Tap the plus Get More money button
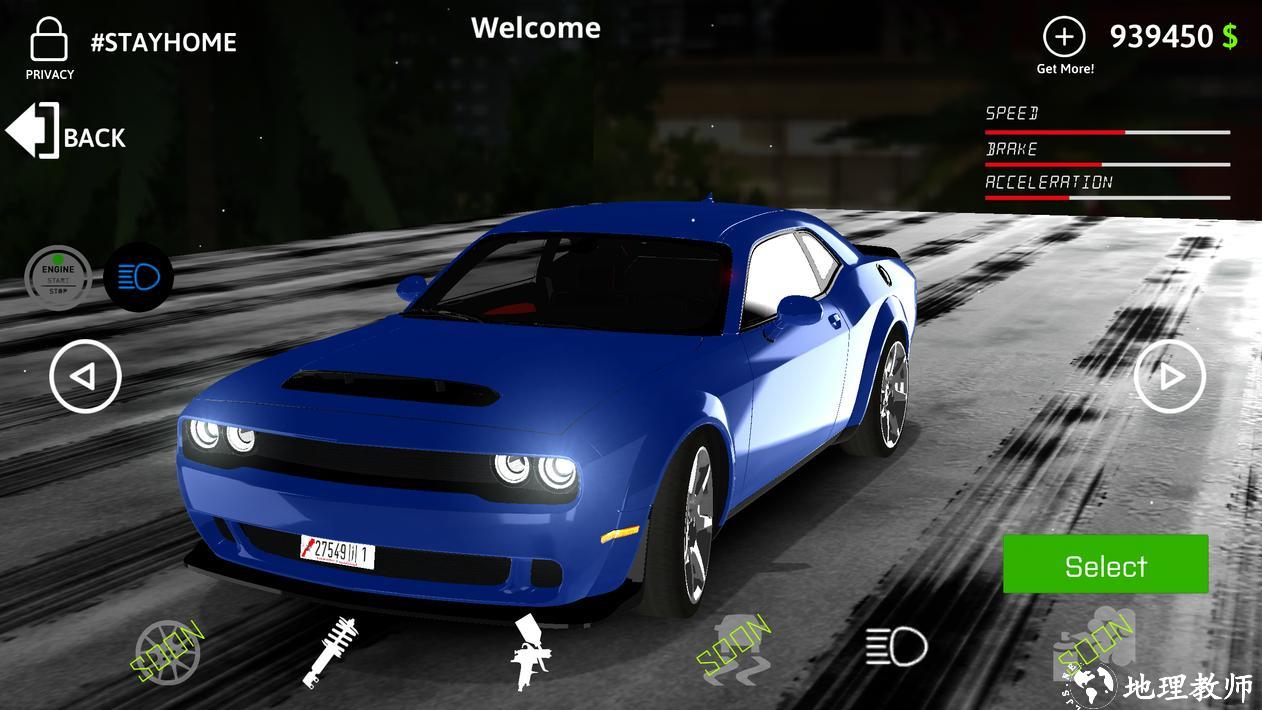 (x=1064, y=40)
